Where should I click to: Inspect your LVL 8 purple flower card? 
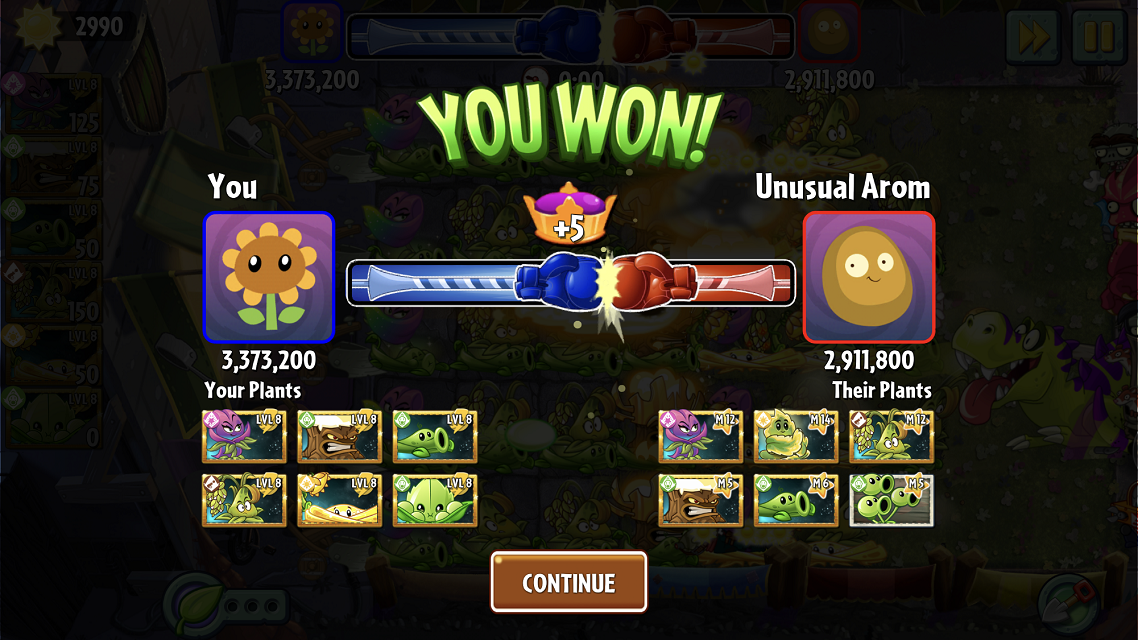(x=244, y=436)
